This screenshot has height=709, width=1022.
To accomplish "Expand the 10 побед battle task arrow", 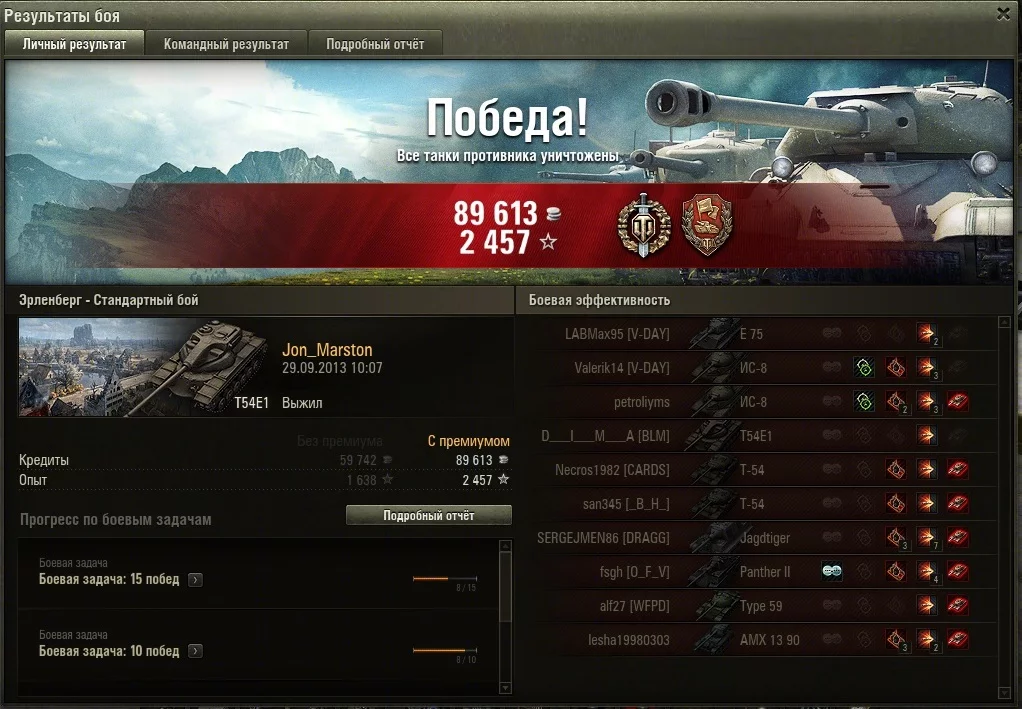I will click(195, 651).
